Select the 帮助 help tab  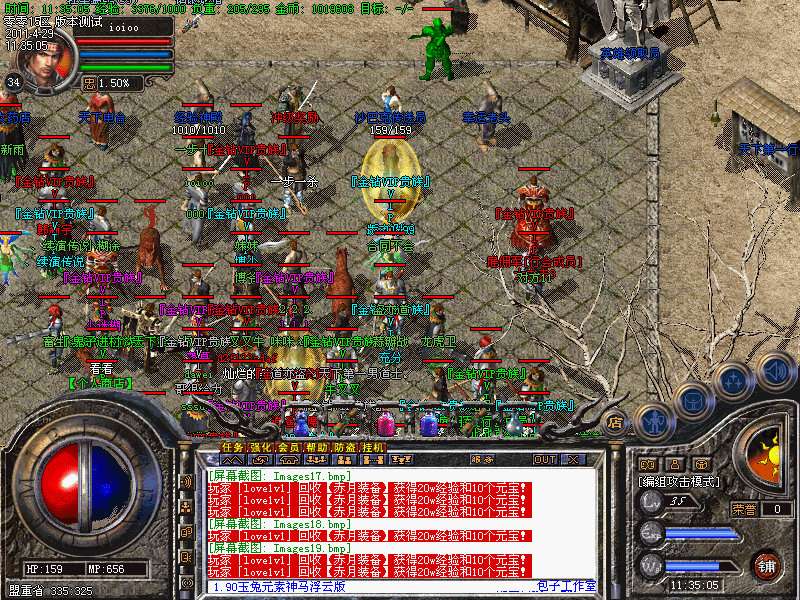[316, 447]
